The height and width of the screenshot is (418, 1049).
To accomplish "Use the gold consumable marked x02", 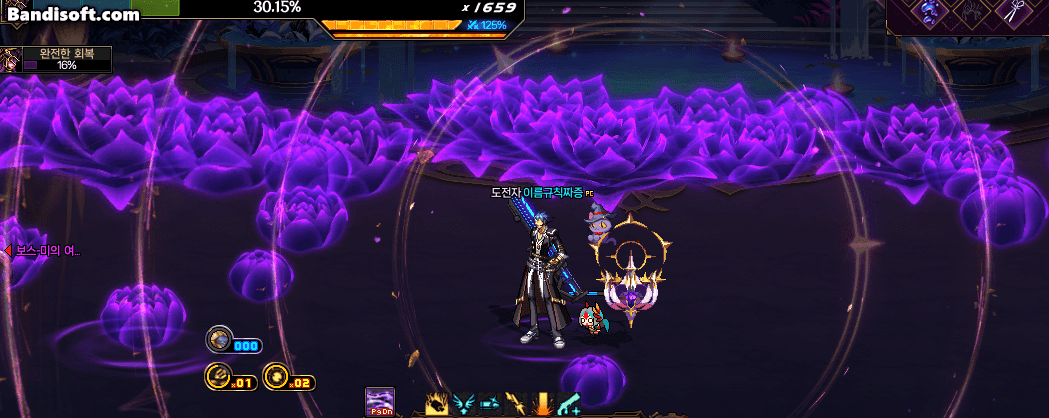I will (276, 377).
